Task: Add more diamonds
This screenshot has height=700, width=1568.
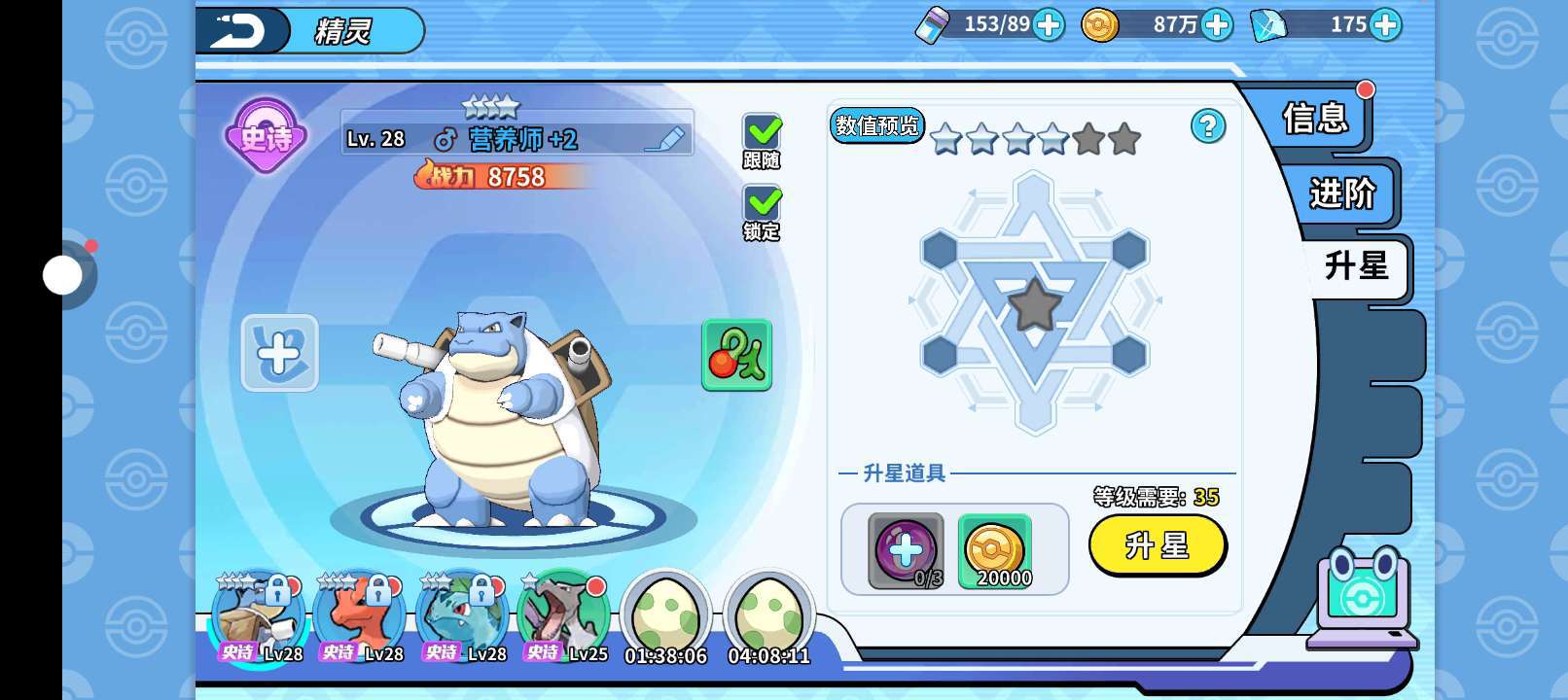Action: pyautogui.click(x=1385, y=25)
